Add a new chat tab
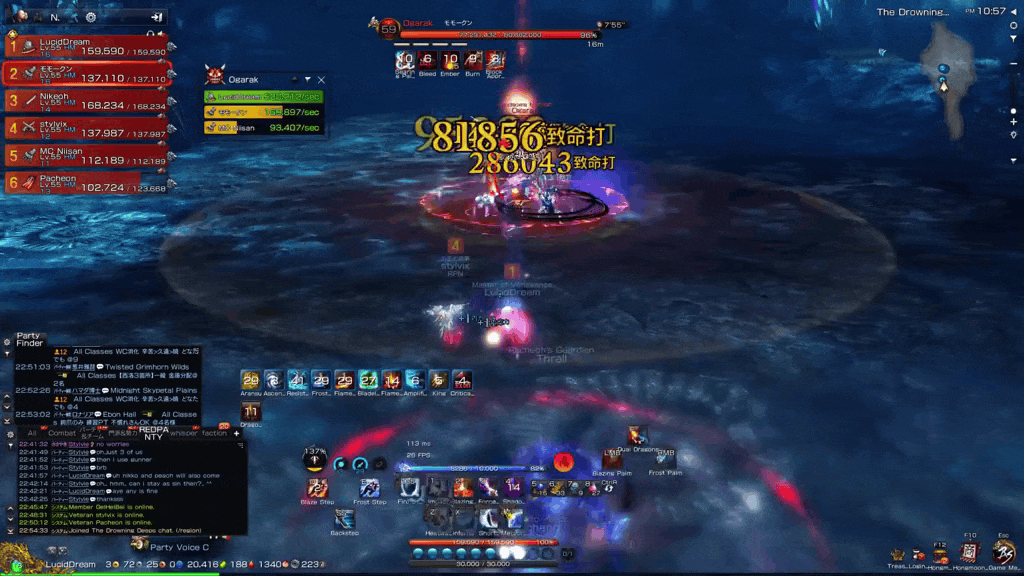Screen dimensions: 1024x576 [237, 433]
